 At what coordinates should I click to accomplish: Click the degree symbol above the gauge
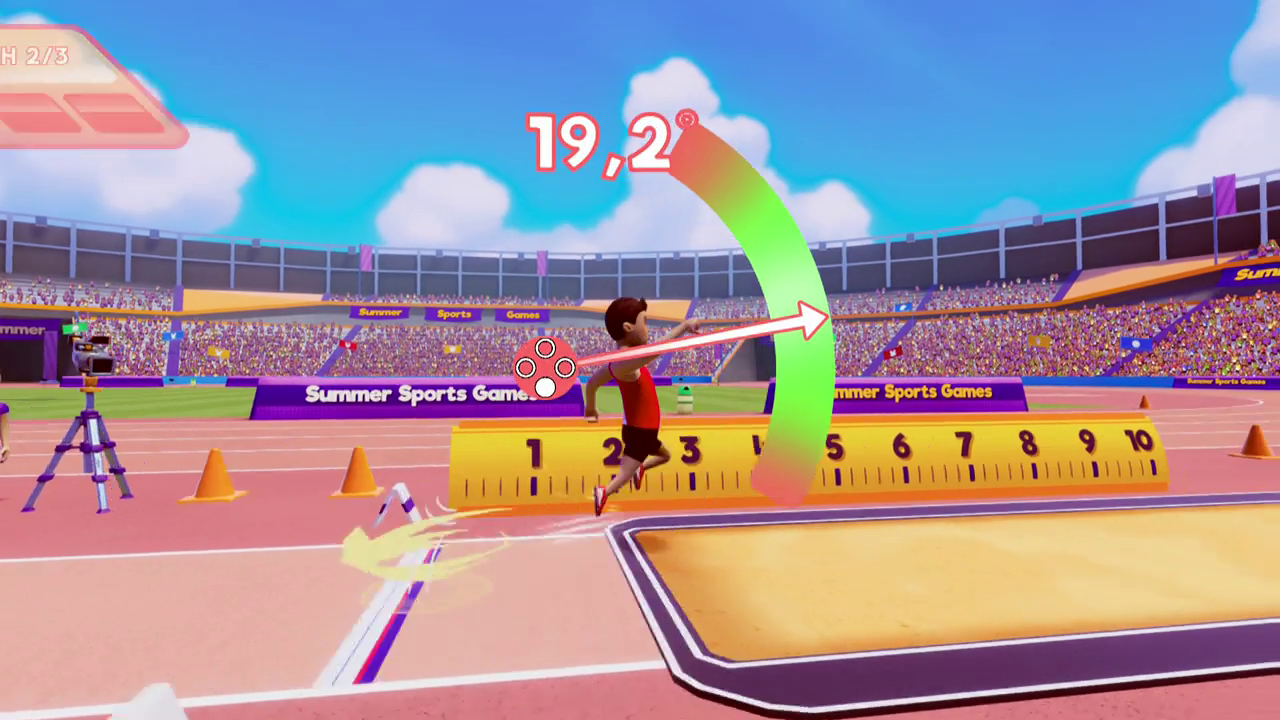[687, 118]
